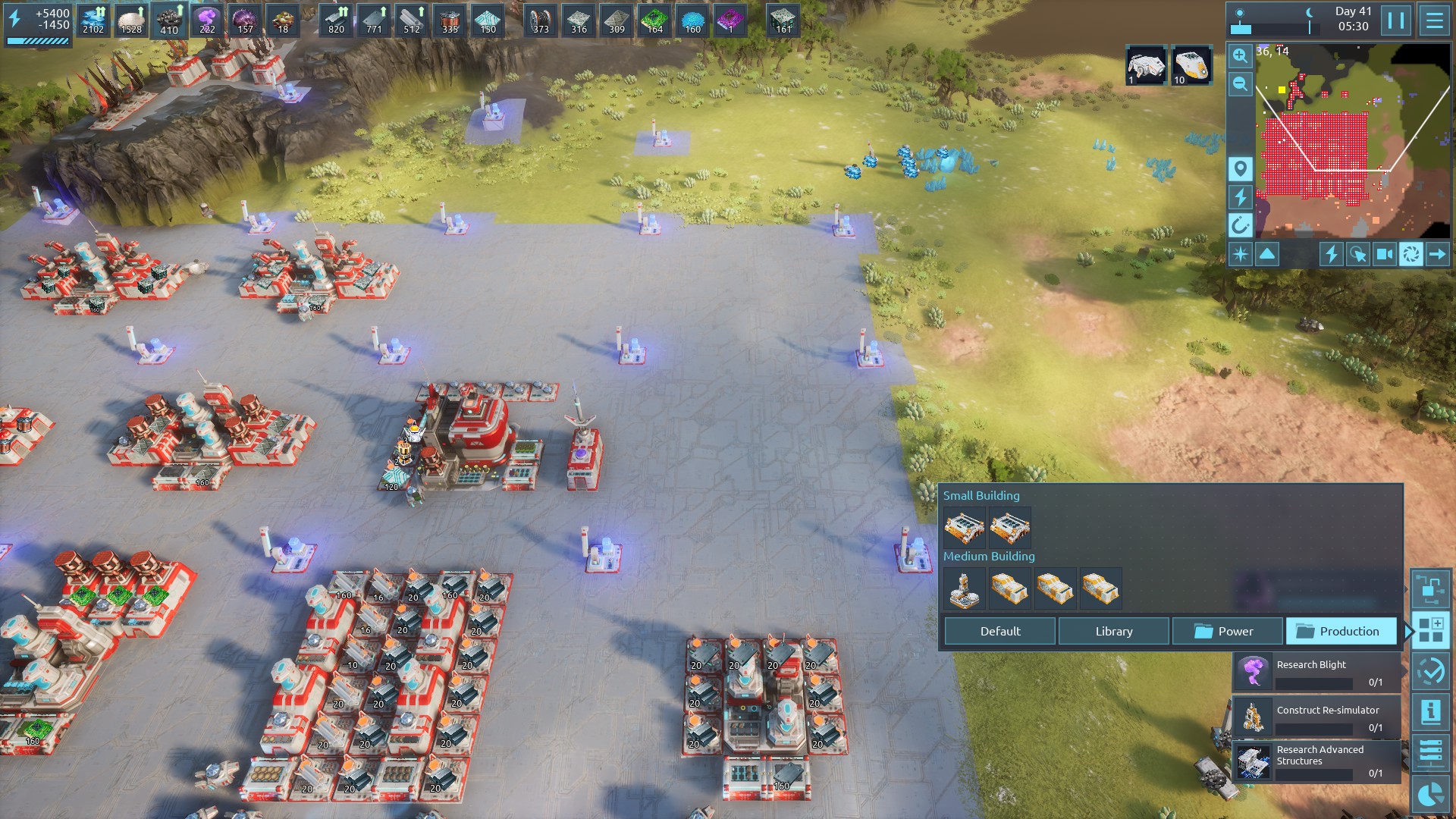Zoom in on the minimap
Screen dimensions: 1456x819
[x=1240, y=55]
